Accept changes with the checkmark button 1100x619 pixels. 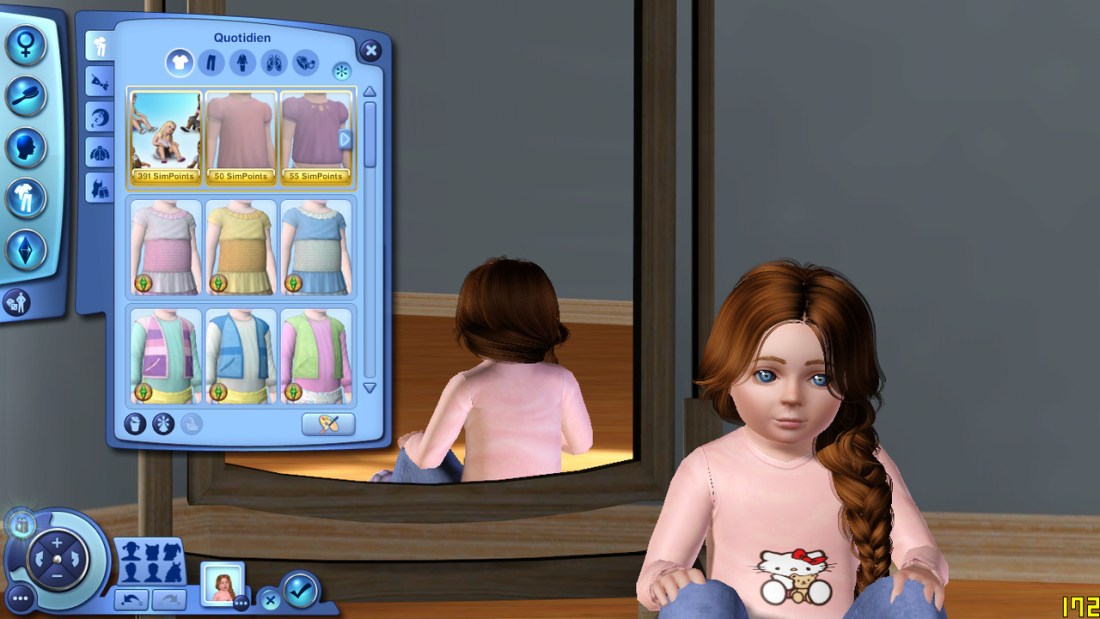click(299, 590)
